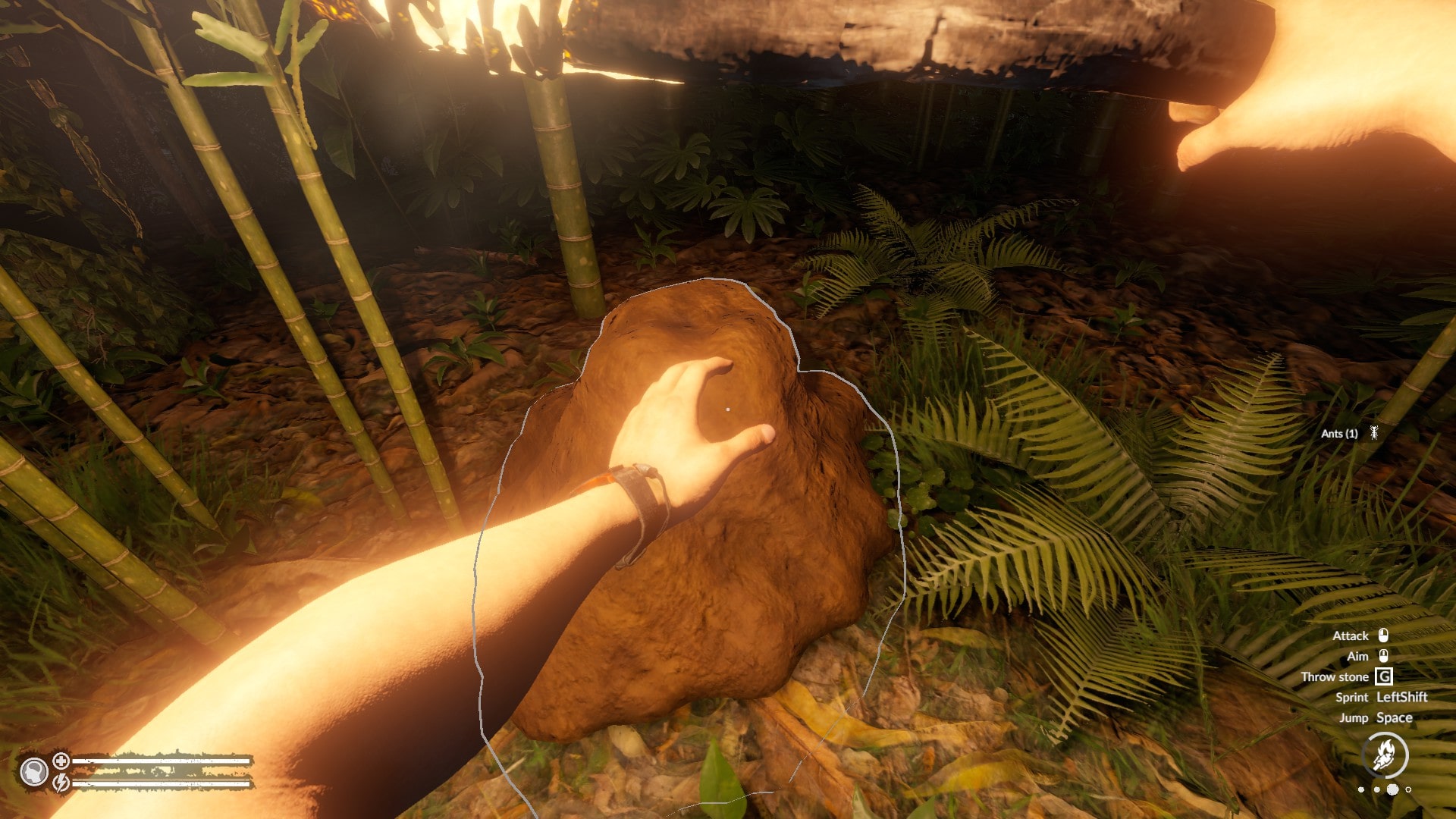This screenshot has width=1456, height=819.
Task: Click the head sanity icon
Action: [33, 772]
